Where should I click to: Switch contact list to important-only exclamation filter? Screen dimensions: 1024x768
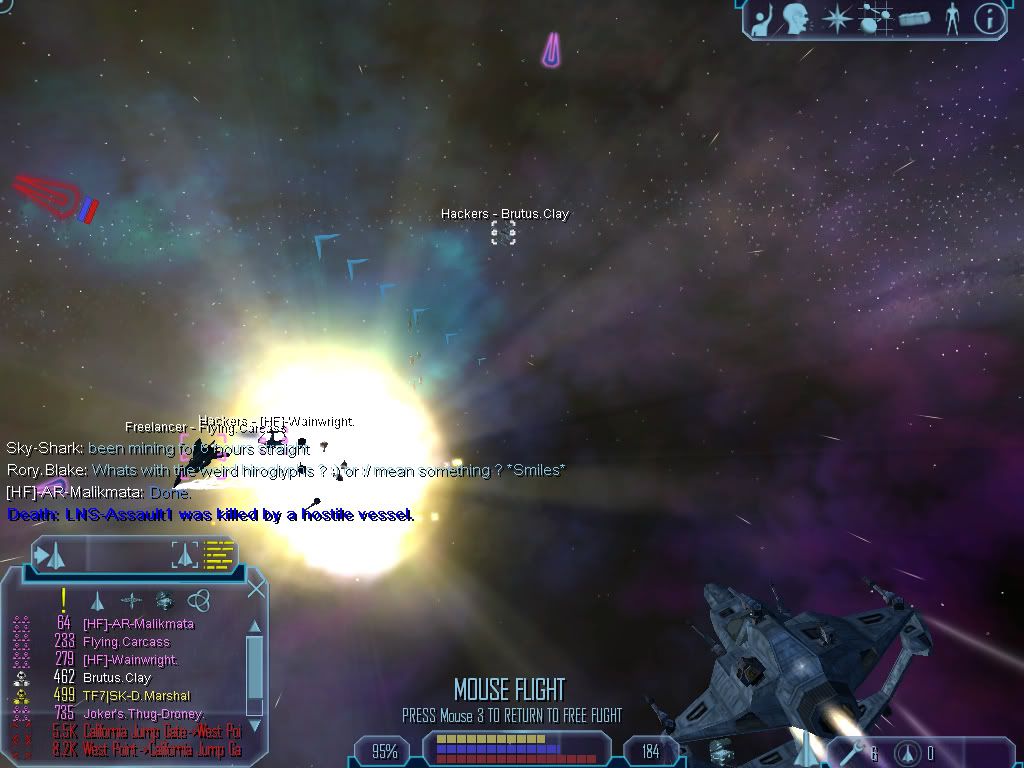63,600
